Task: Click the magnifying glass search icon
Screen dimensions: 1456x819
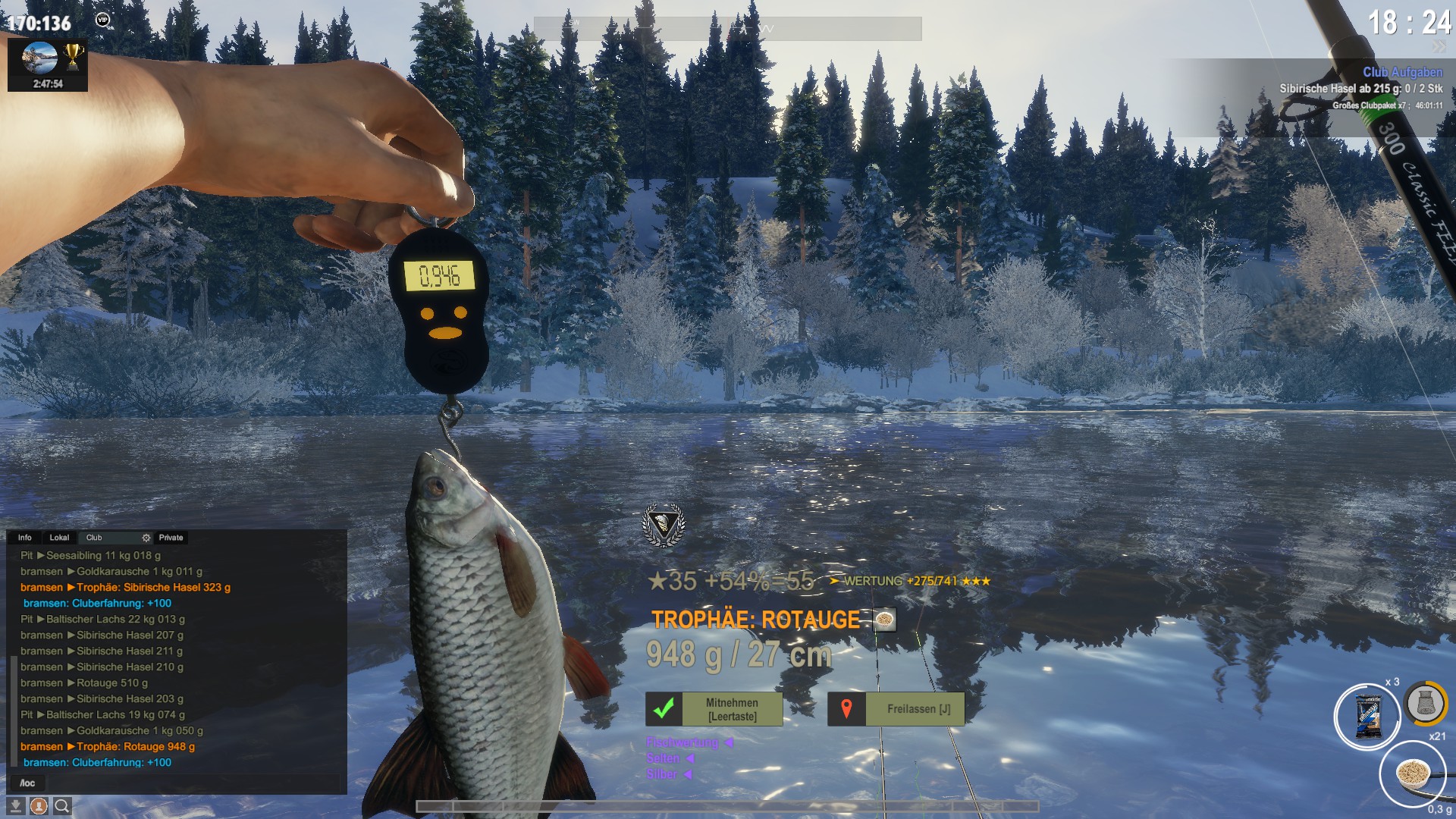Action: (x=62, y=806)
